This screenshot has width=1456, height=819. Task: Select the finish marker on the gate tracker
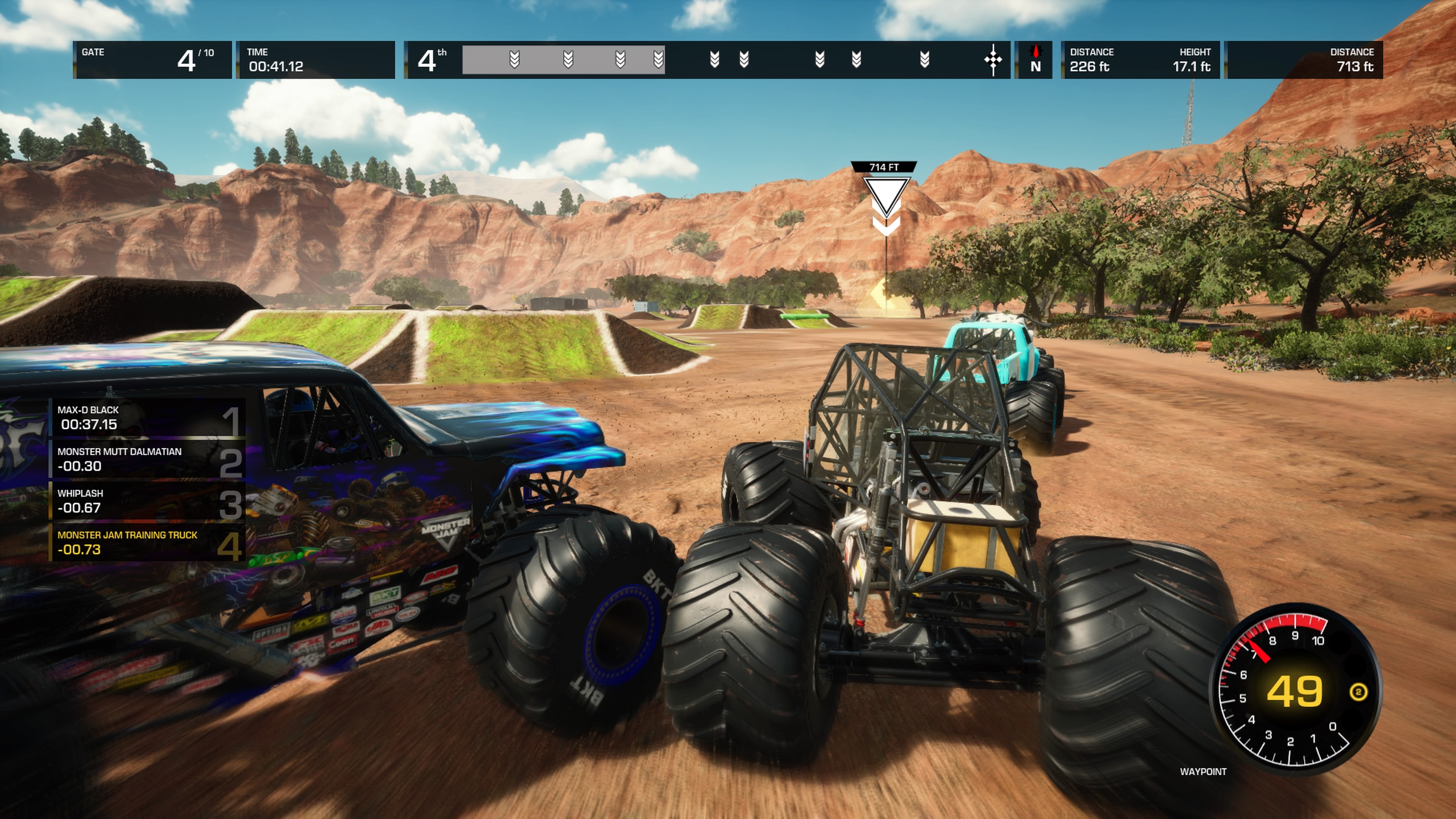pyautogui.click(x=993, y=60)
